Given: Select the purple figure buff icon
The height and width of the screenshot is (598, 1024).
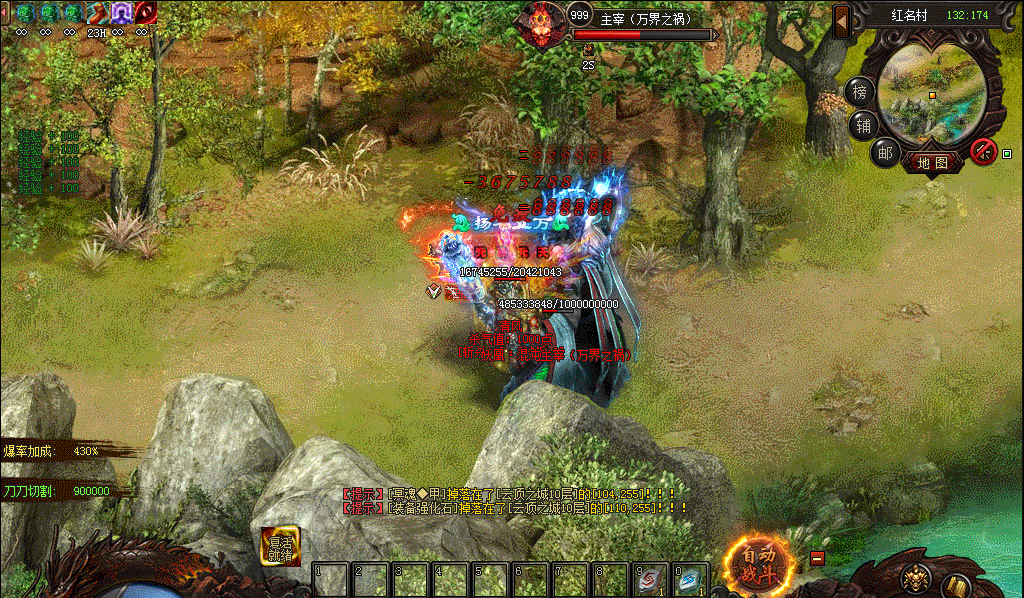Looking at the screenshot, I should point(121,12).
